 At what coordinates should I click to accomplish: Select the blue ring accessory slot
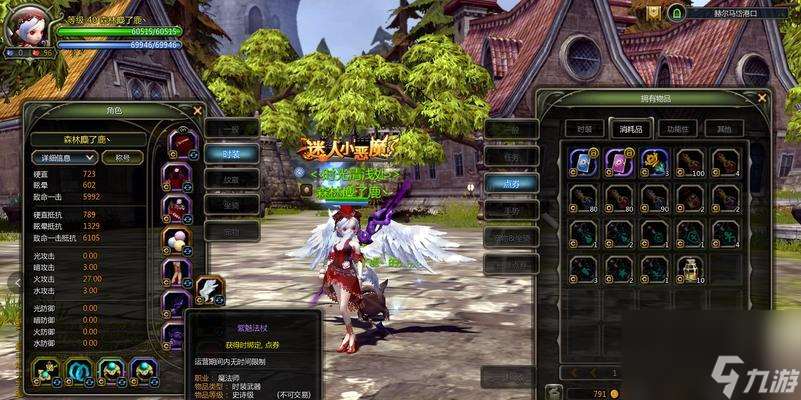[77, 370]
